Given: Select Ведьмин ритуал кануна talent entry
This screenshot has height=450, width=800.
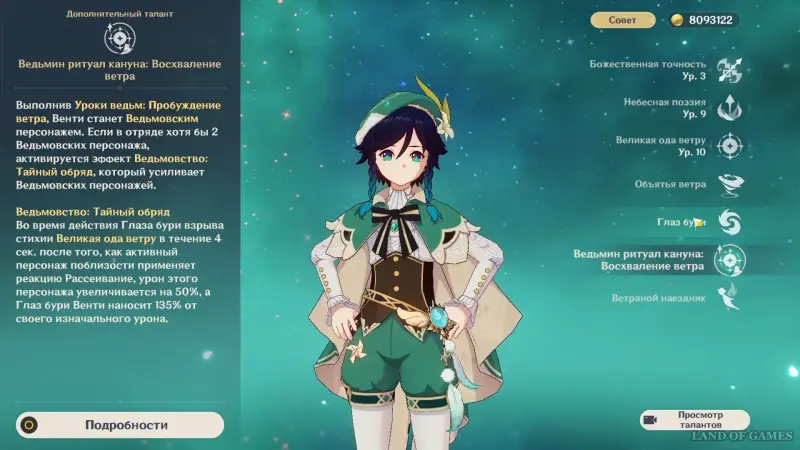Looking at the screenshot, I should tap(730, 260).
